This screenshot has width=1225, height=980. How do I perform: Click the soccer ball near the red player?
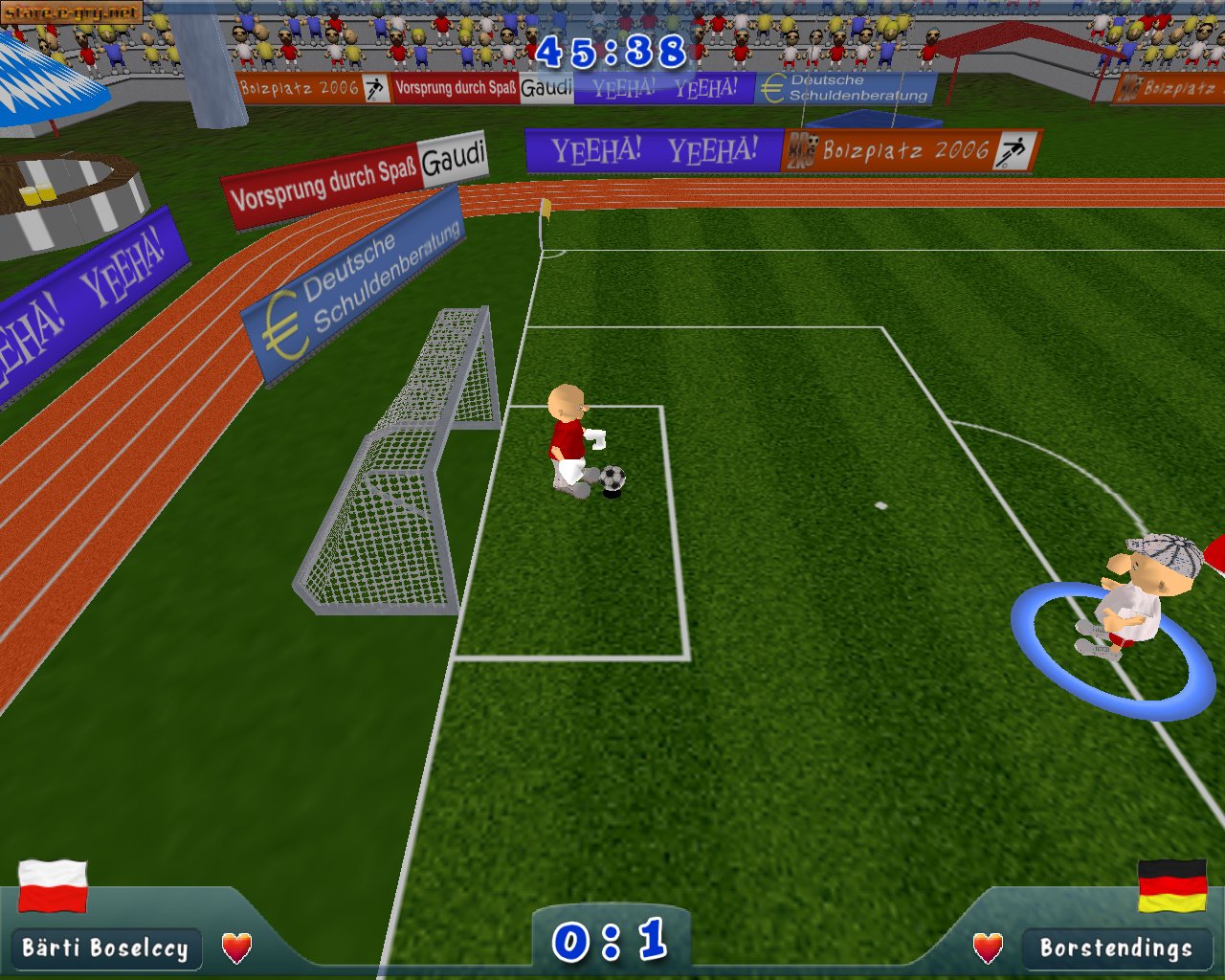[x=611, y=478]
